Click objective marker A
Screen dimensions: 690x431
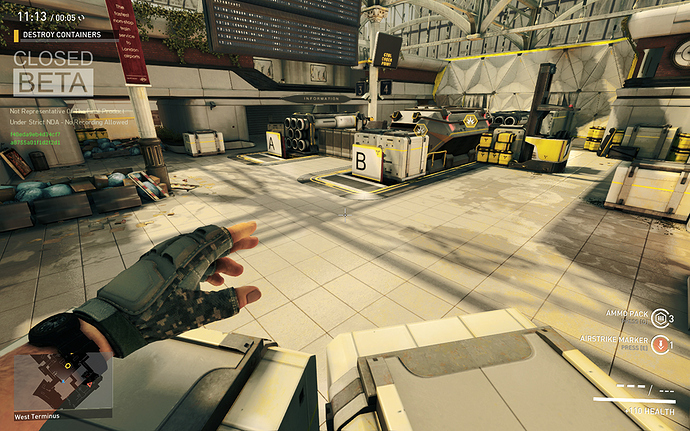[x=274, y=143]
